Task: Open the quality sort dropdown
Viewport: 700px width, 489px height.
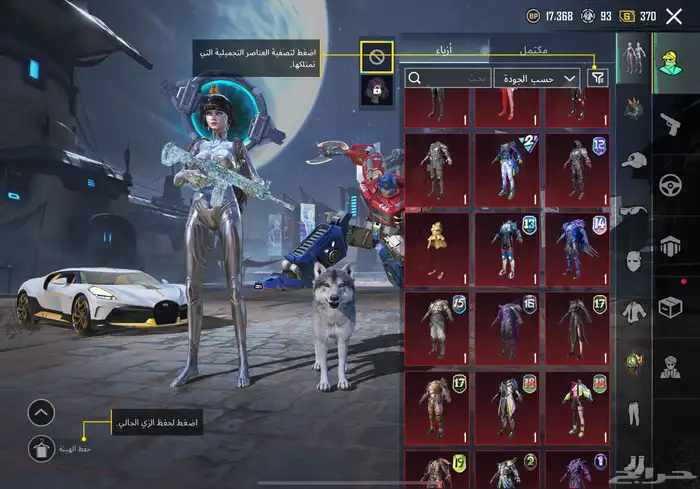Action: (538, 77)
